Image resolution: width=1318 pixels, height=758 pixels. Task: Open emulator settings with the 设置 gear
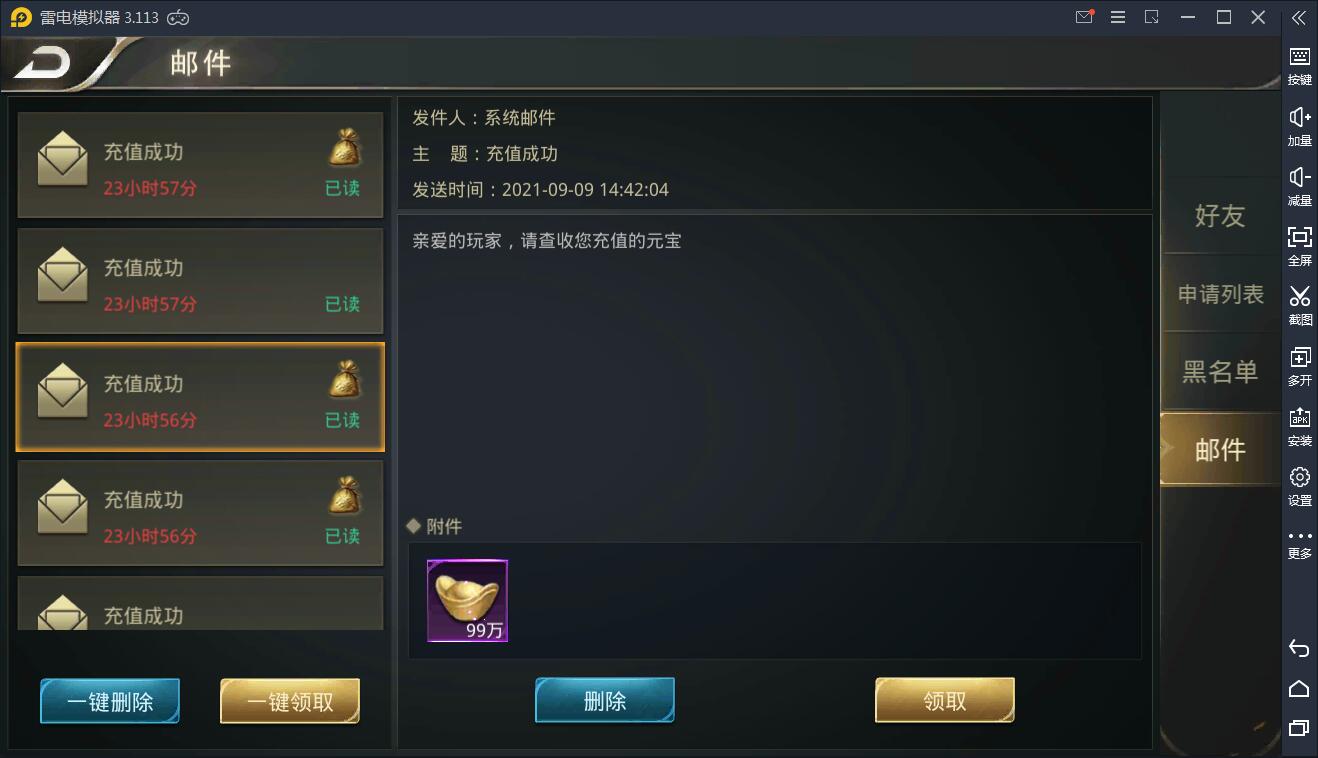(1298, 485)
